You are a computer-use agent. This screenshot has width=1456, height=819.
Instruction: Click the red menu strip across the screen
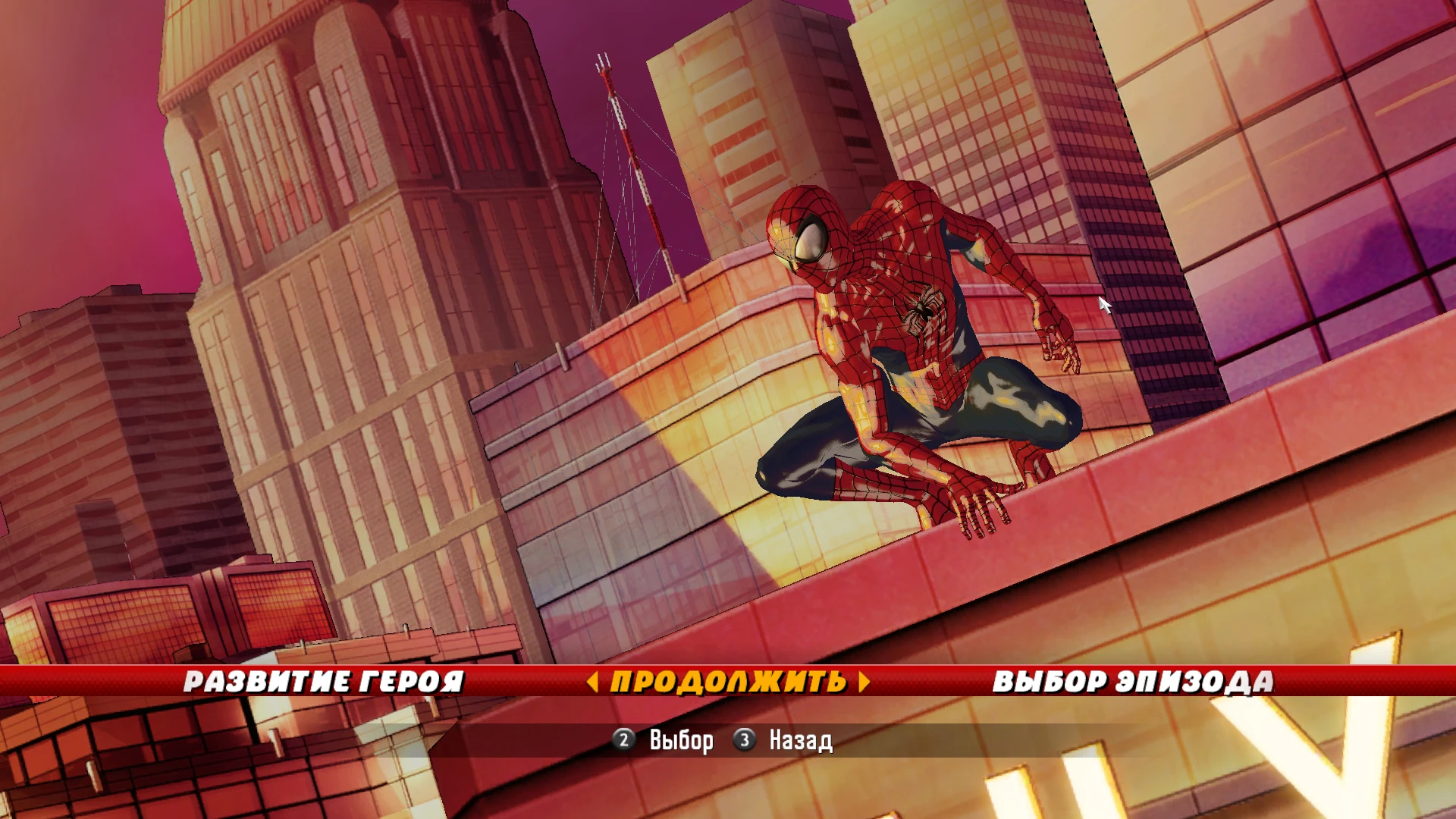pyautogui.click(x=152, y=681)
